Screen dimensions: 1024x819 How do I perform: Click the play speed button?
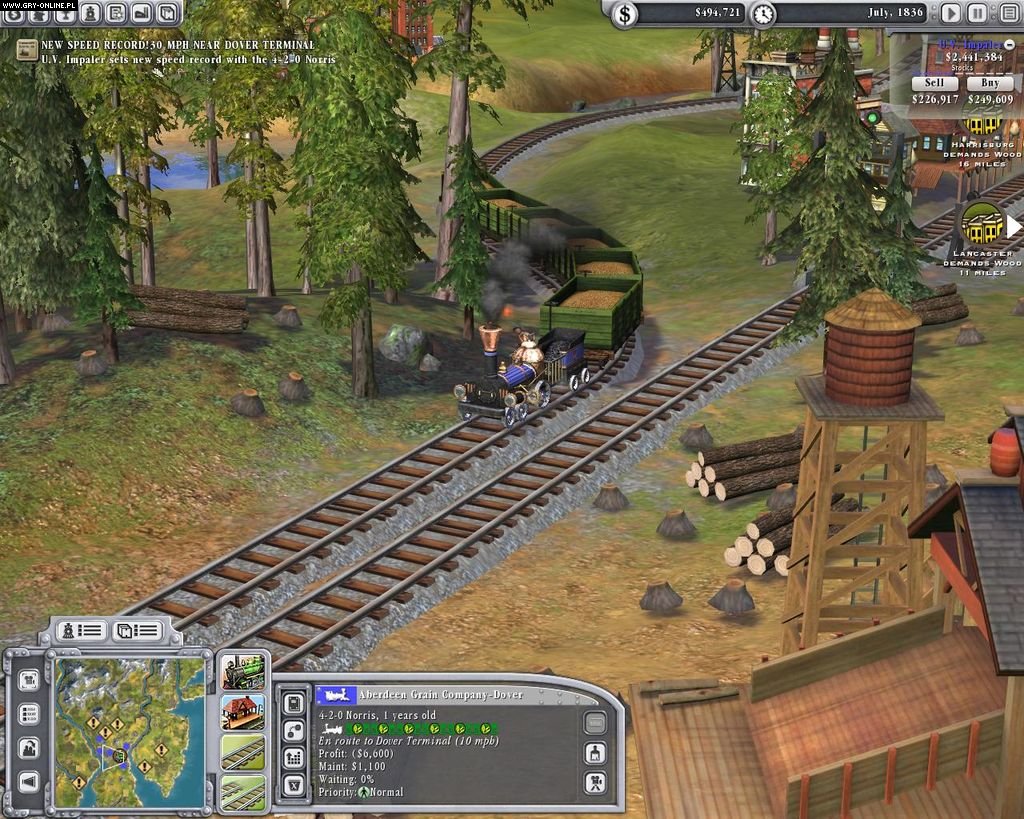(x=951, y=13)
